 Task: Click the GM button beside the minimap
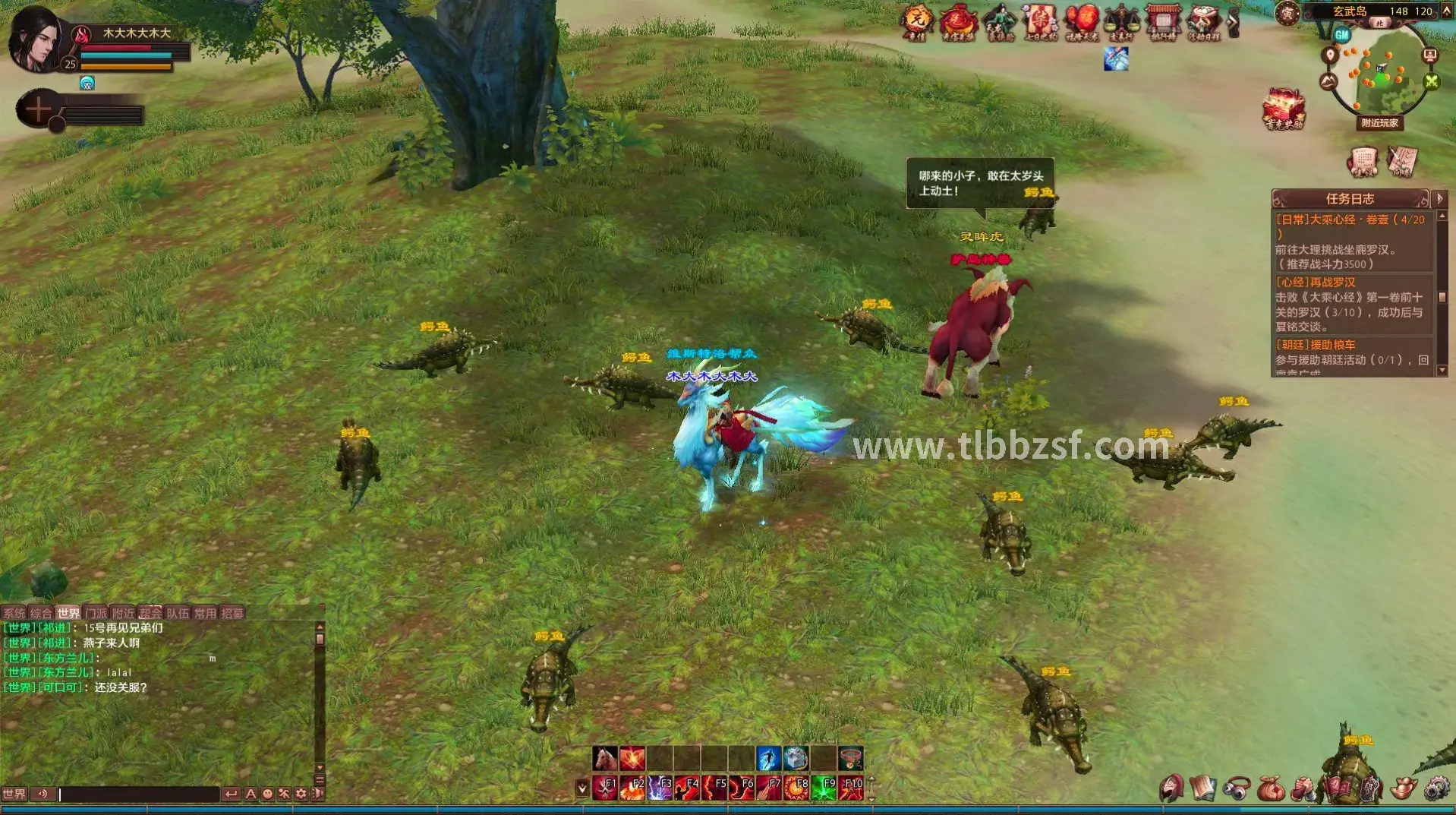click(x=1342, y=35)
